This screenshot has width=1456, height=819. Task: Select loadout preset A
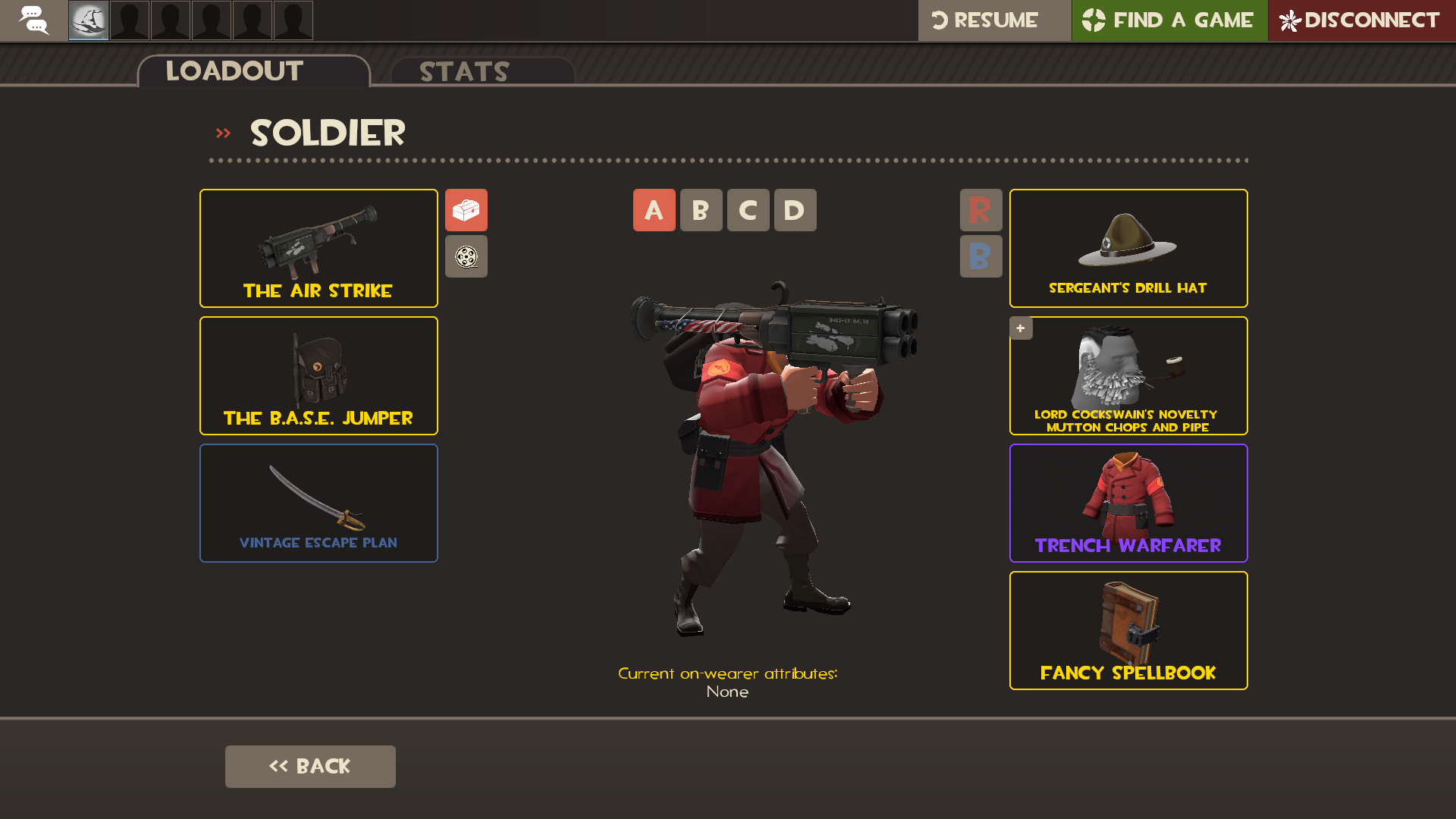654,210
